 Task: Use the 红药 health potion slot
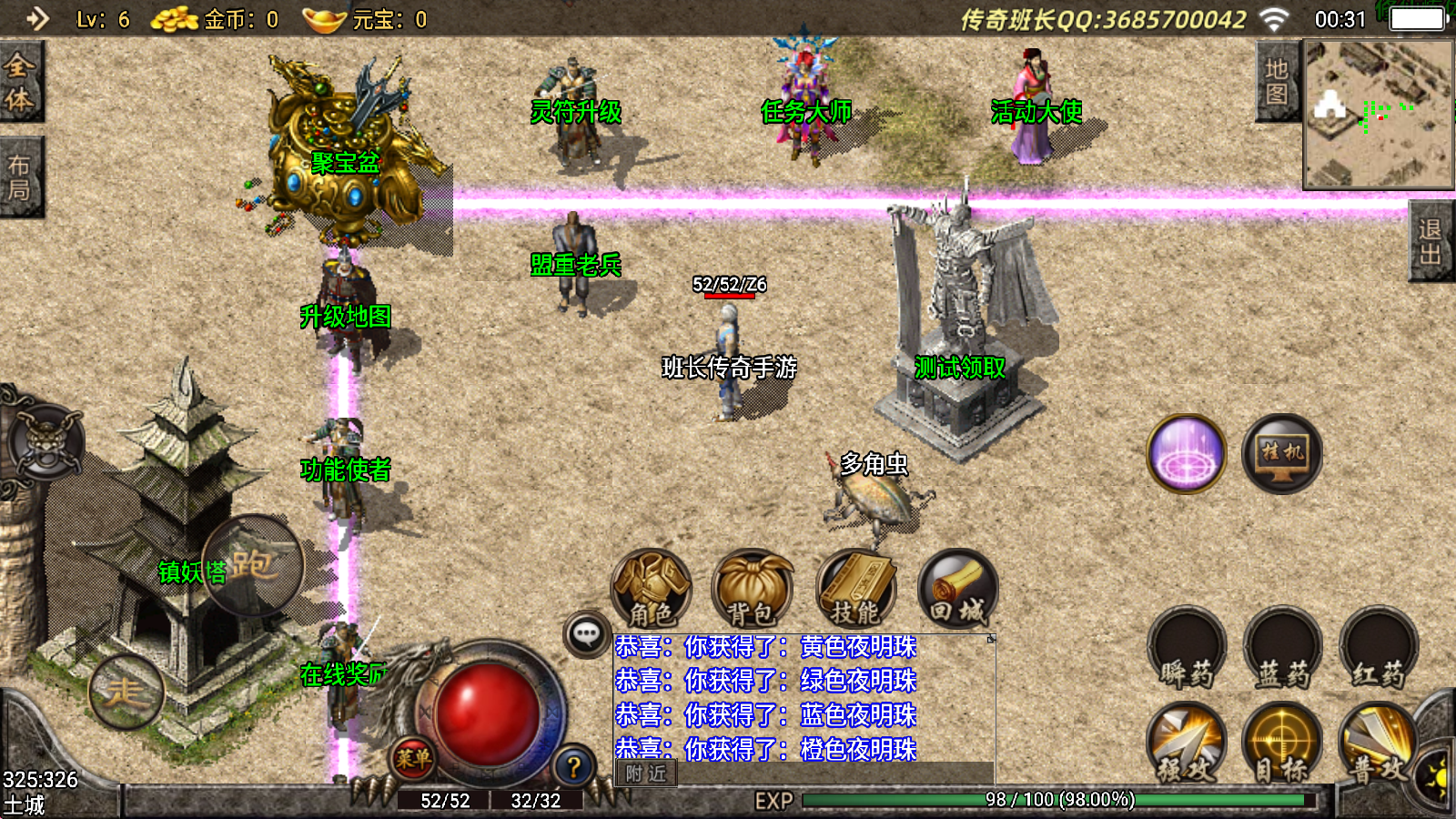[x=1378, y=648]
